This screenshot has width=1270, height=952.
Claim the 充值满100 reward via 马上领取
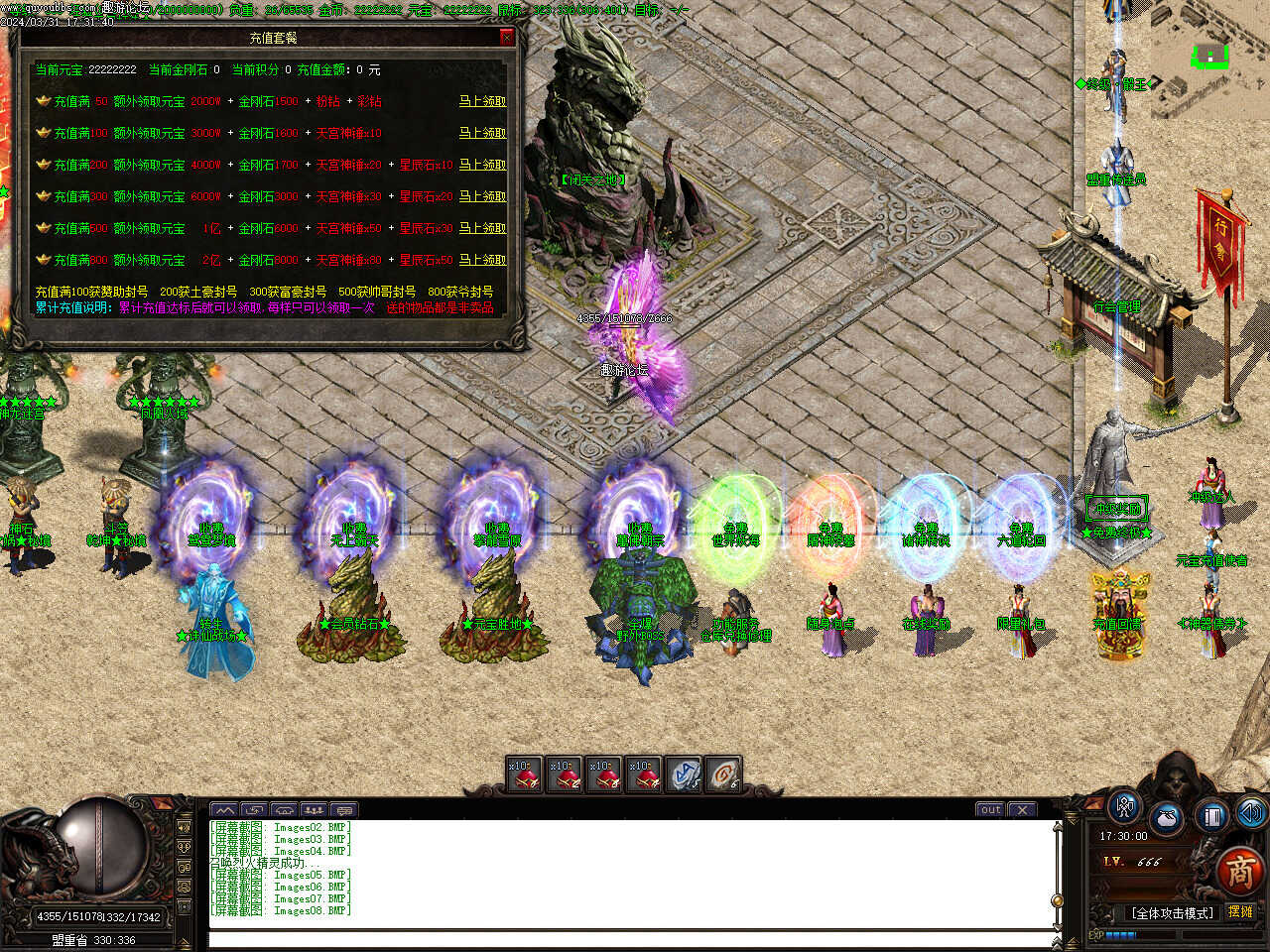click(482, 133)
